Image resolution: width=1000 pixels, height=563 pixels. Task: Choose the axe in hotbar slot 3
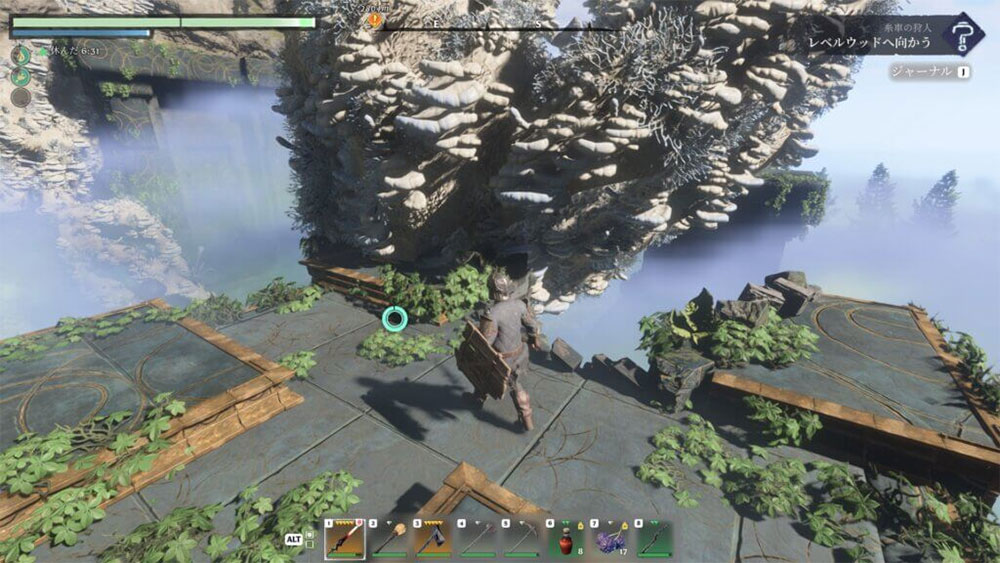(x=434, y=538)
